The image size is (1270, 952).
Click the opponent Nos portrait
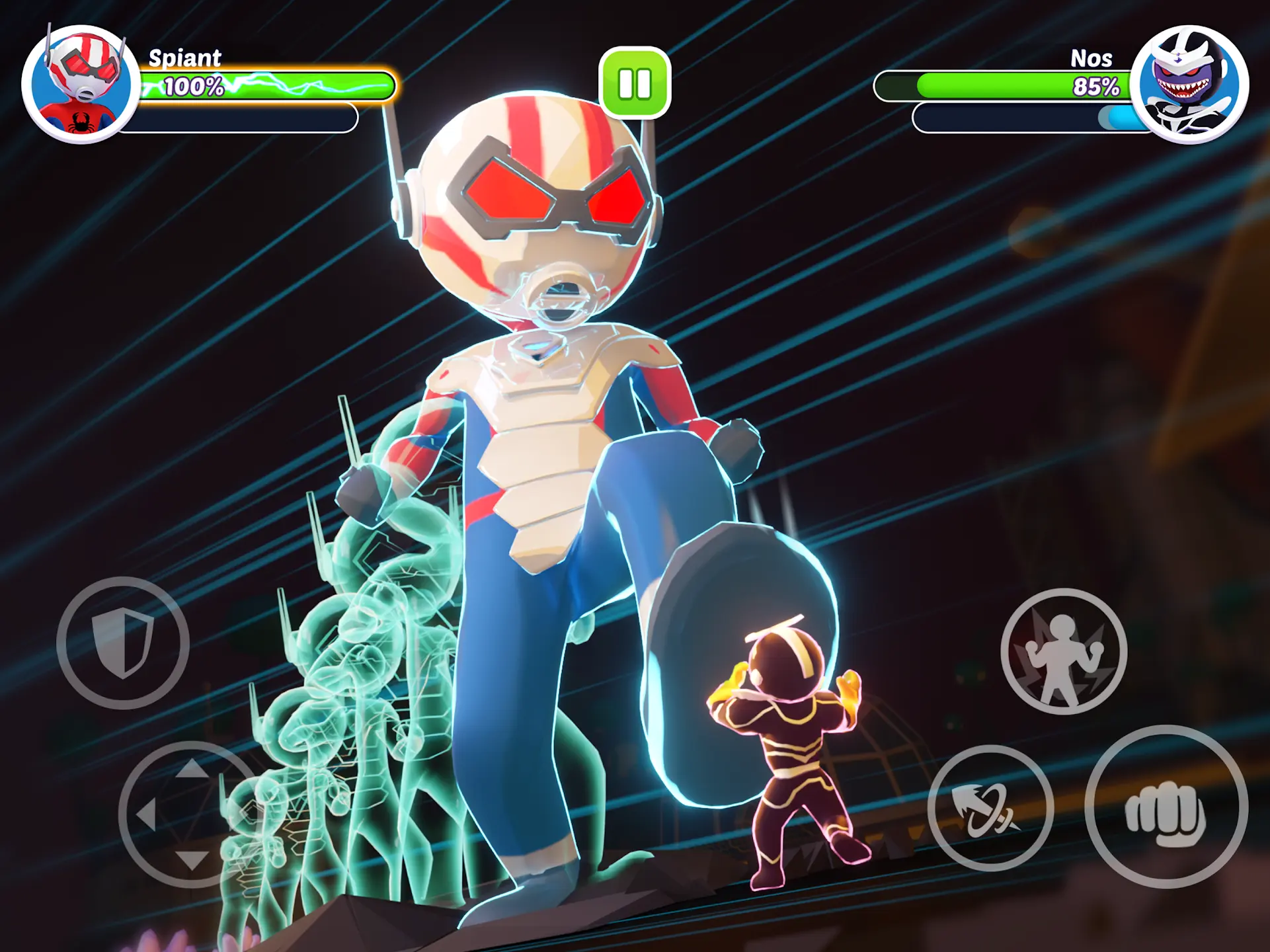point(1189,84)
